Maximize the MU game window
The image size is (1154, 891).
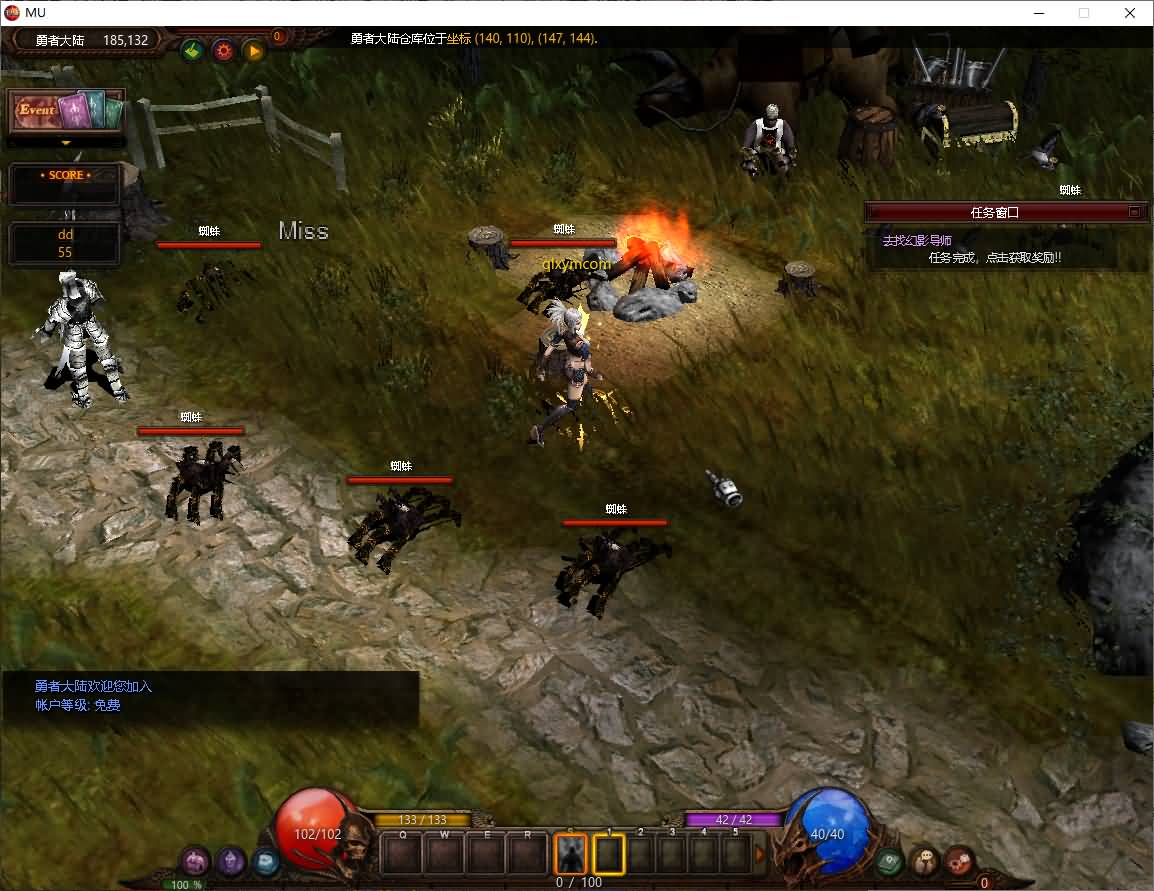1084,13
